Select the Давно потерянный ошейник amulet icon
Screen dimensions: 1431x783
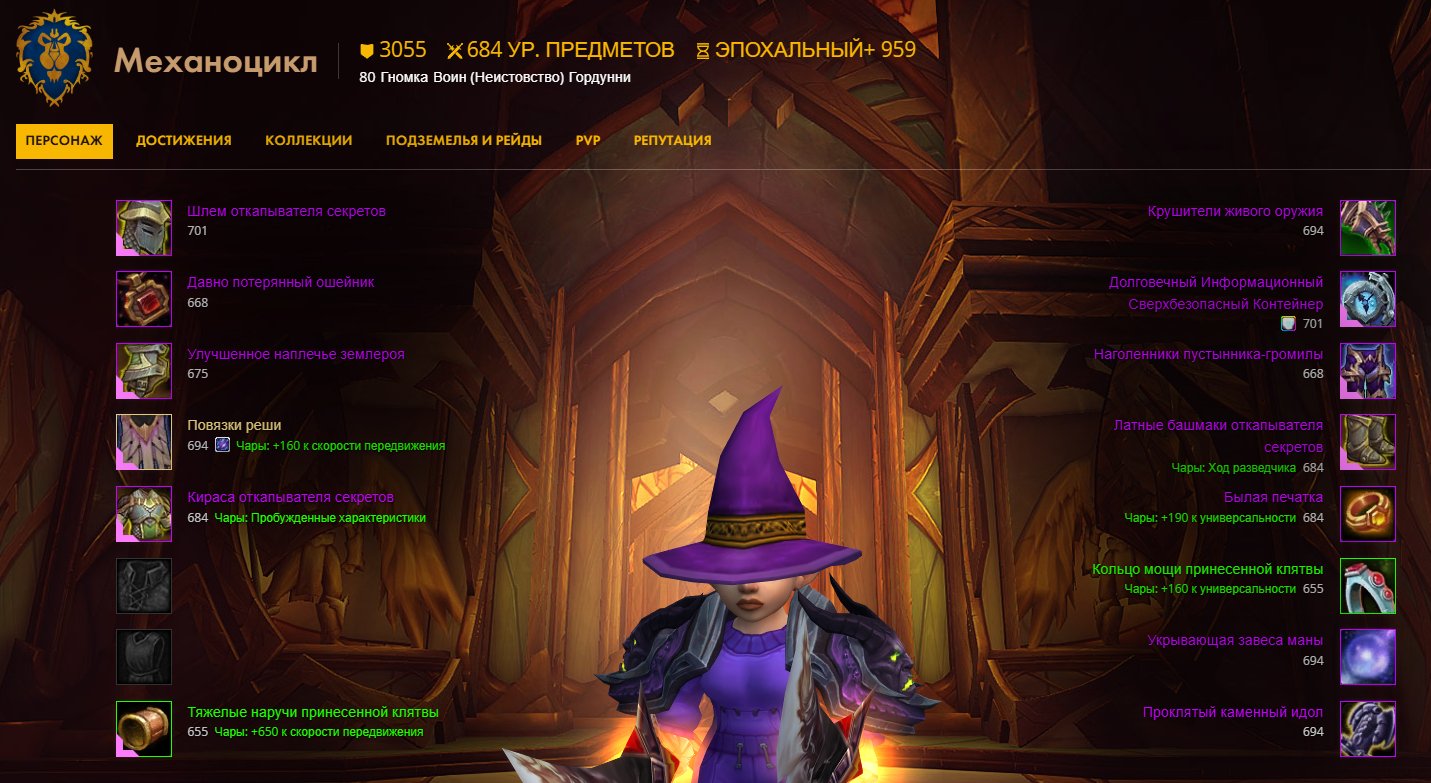point(144,298)
